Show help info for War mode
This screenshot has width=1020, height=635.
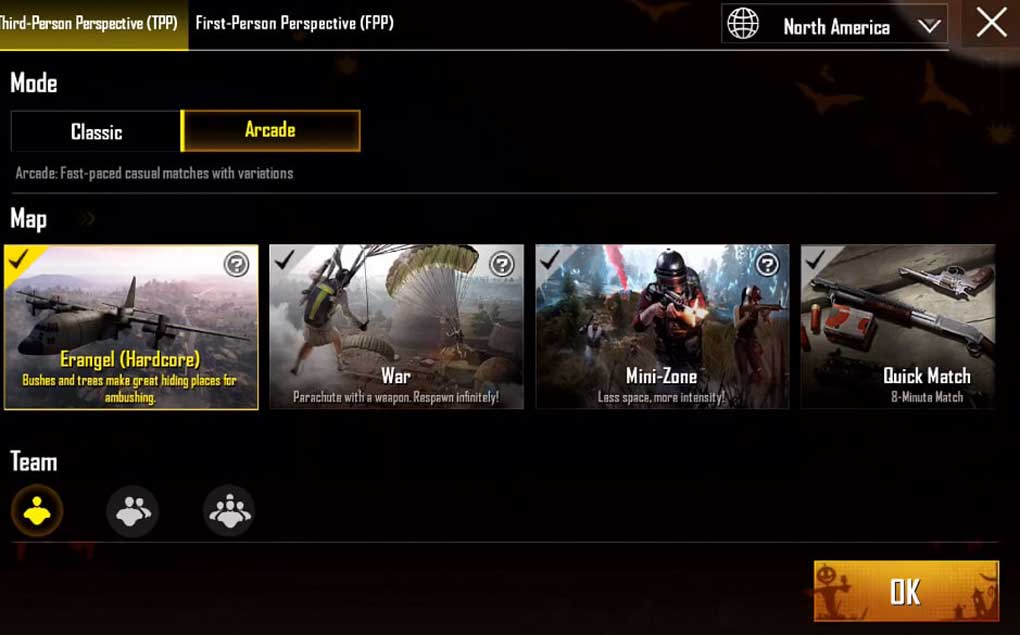[502, 264]
